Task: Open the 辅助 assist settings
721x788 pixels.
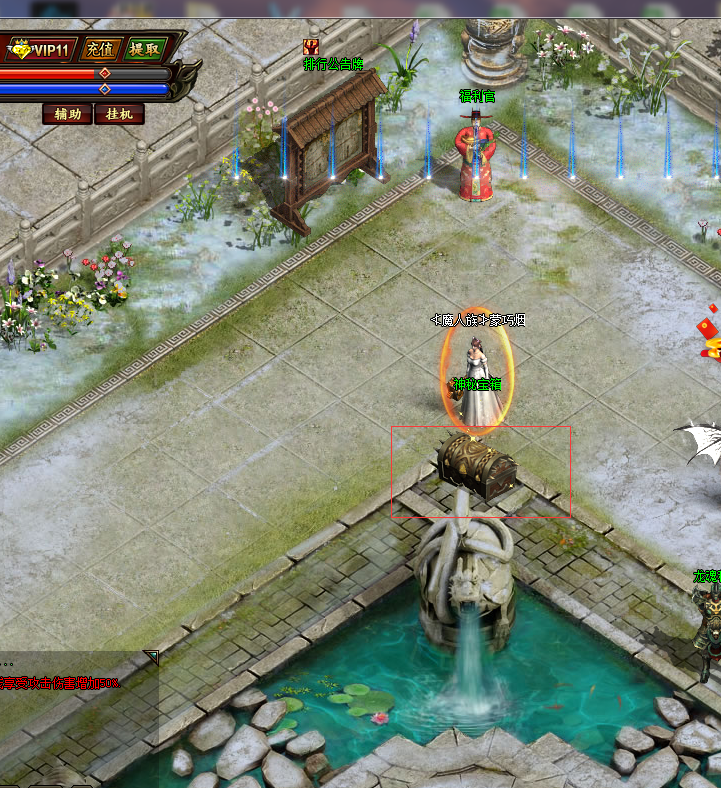Action: click(x=67, y=114)
